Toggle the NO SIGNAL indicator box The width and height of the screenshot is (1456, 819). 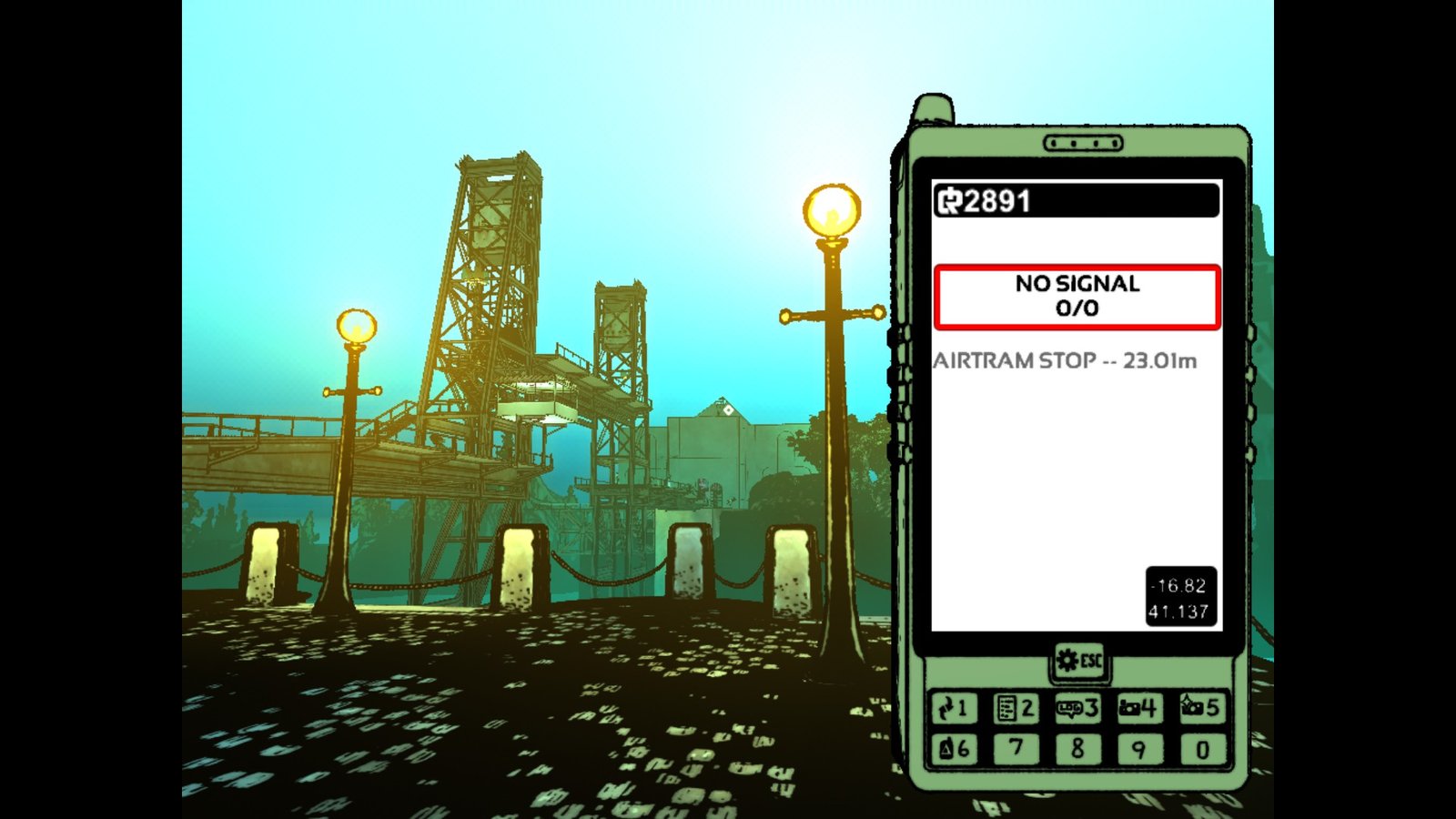(1077, 295)
